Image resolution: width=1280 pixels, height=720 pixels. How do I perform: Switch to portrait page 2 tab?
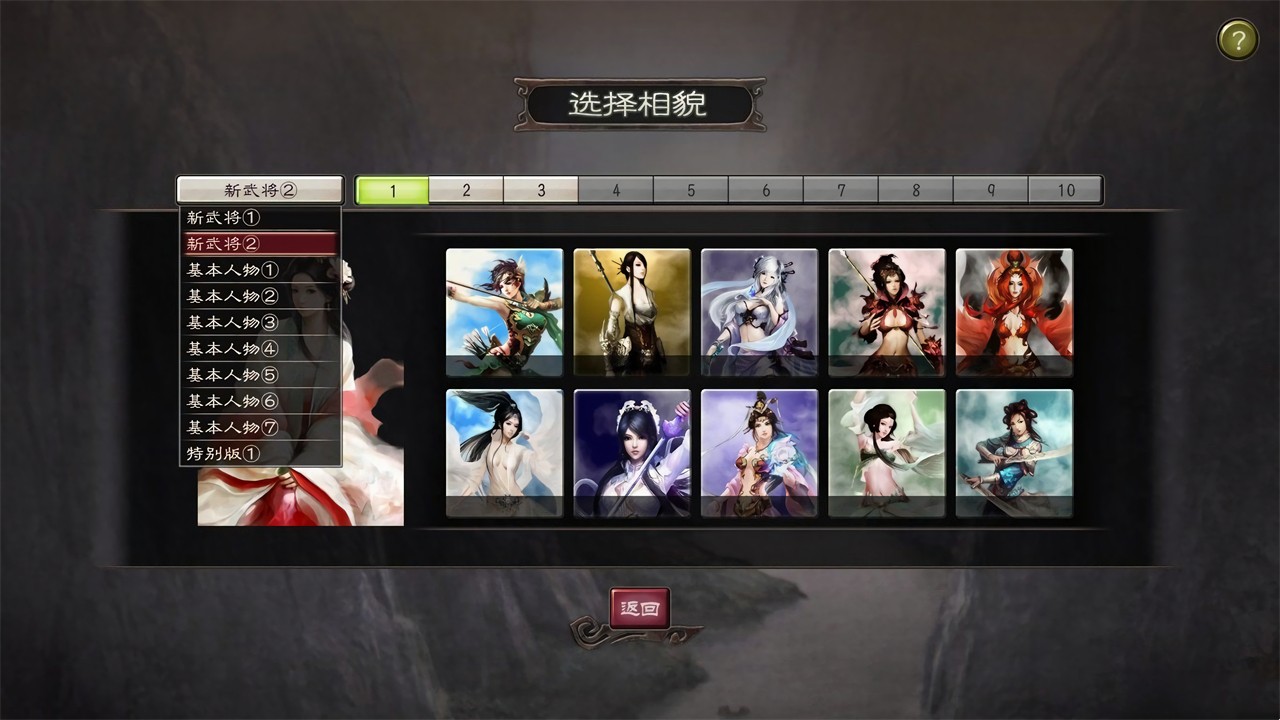point(466,189)
